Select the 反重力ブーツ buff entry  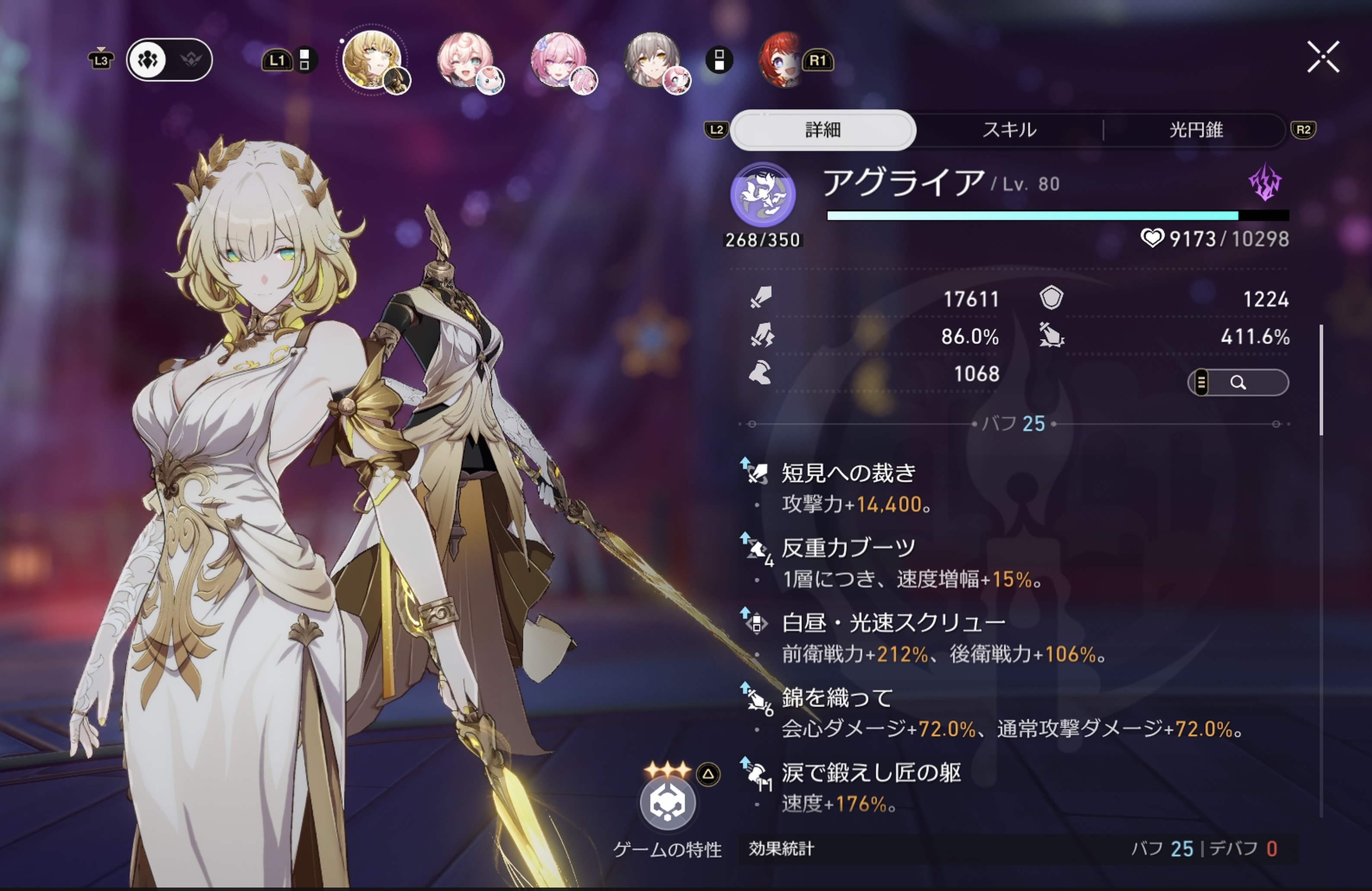(848, 548)
